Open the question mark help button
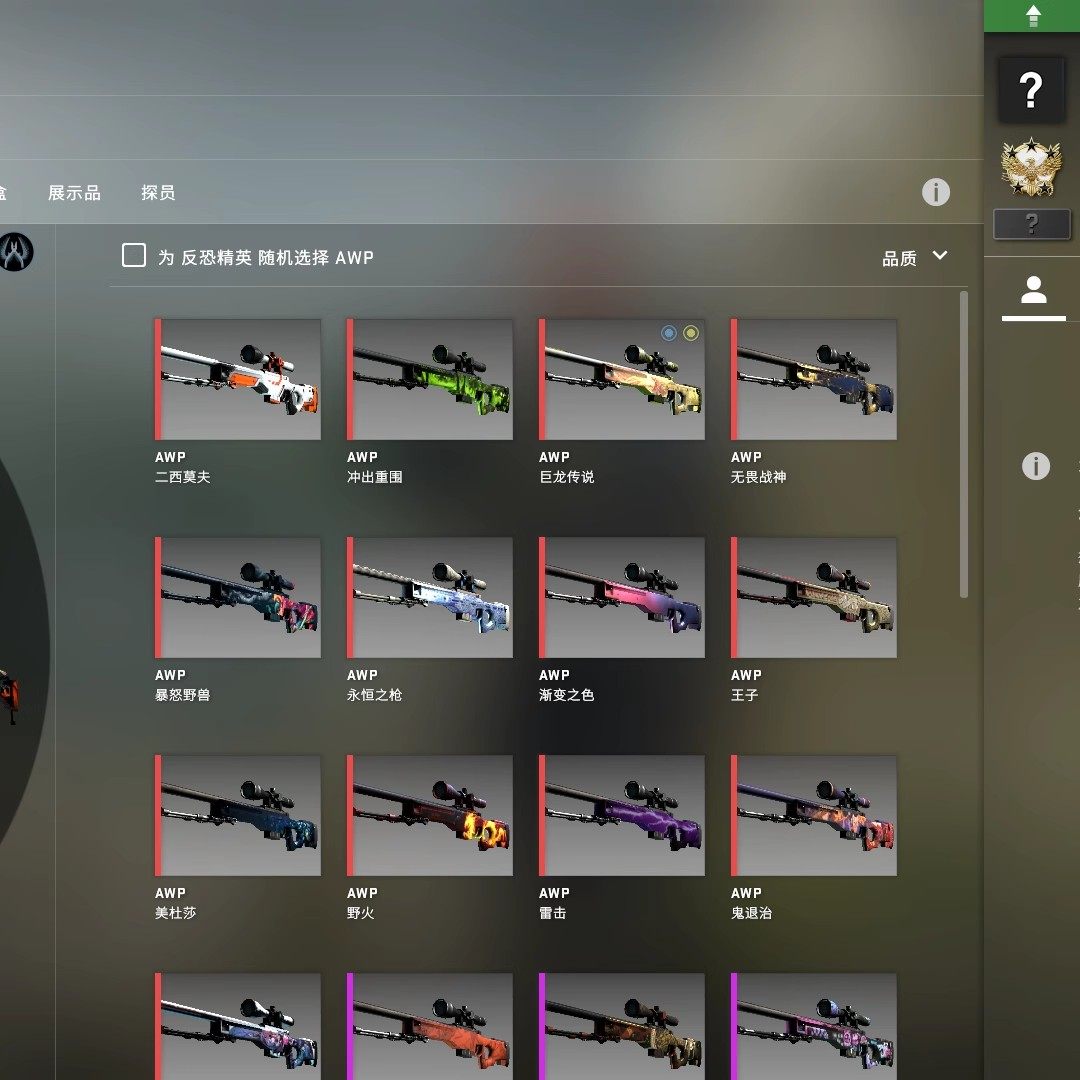Viewport: 1080px width, 1080px height. [1032, 90]
